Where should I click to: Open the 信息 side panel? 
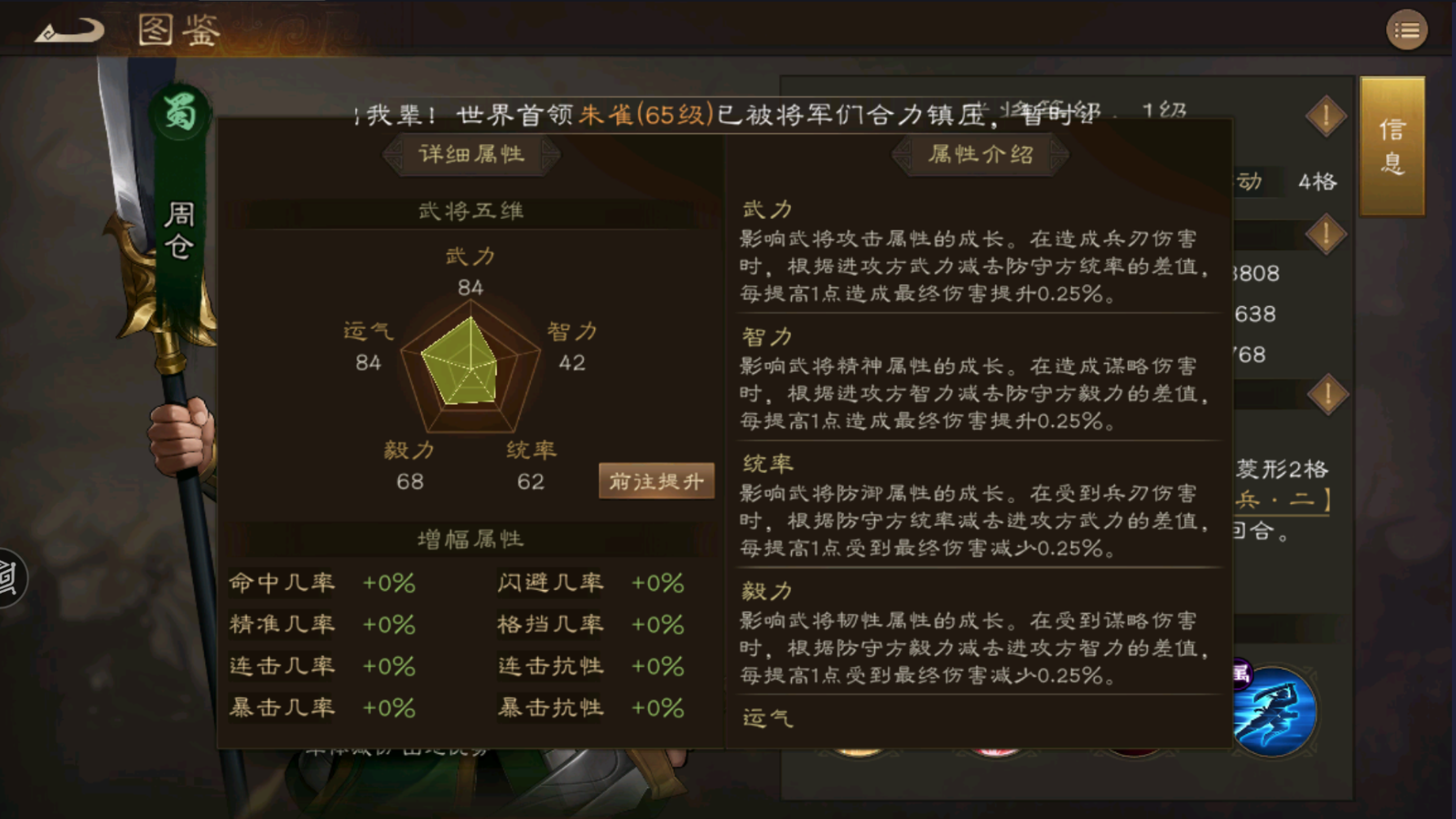(x=1393, y=151)
